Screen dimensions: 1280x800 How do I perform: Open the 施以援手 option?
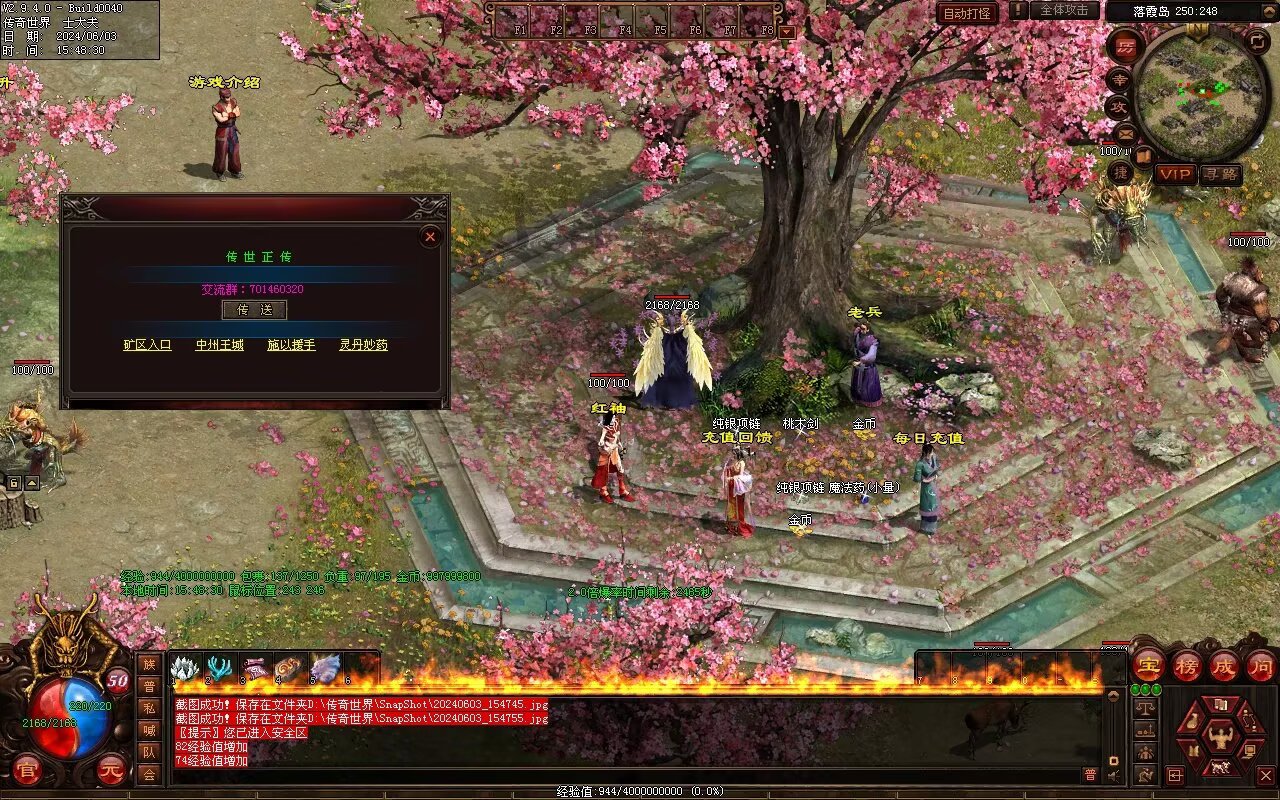(x=291, y=345)
